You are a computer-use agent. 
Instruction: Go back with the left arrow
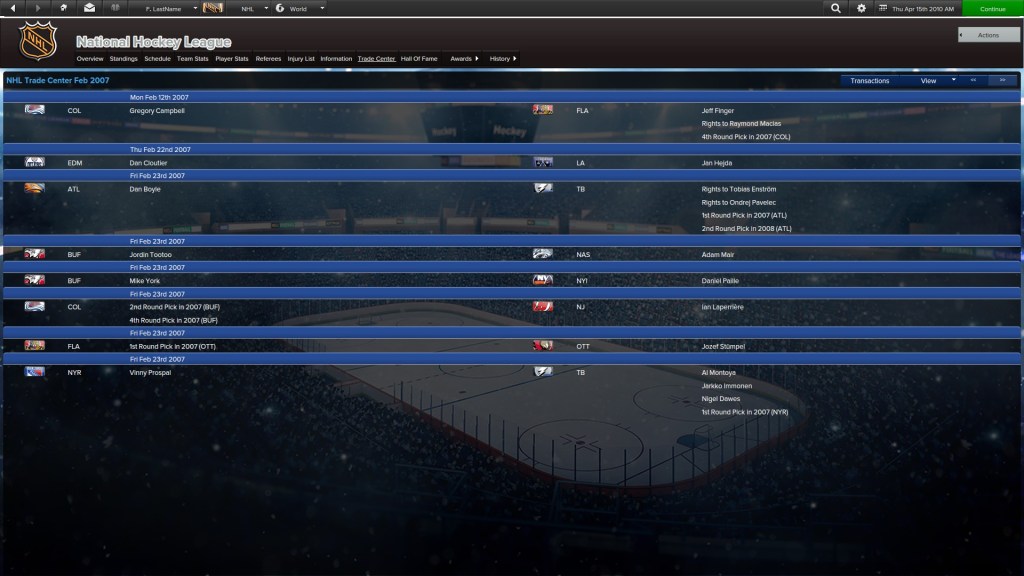click(13, 8)
